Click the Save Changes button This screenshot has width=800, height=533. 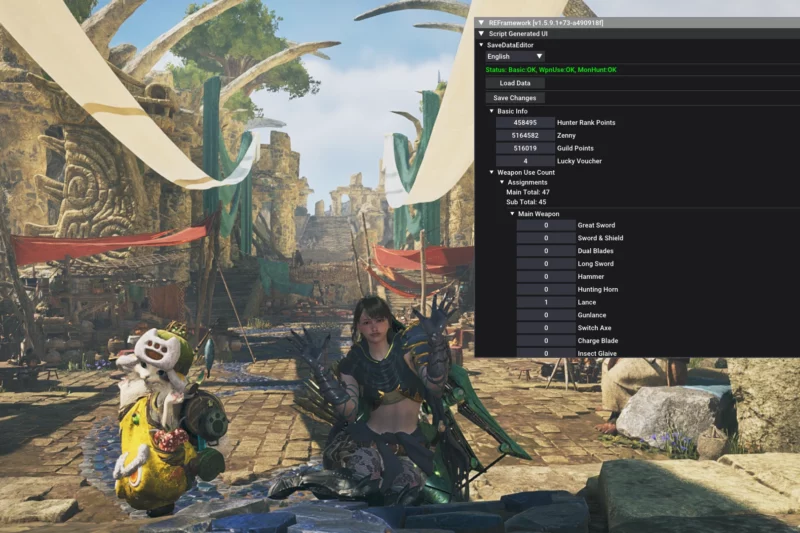[515, 98]
